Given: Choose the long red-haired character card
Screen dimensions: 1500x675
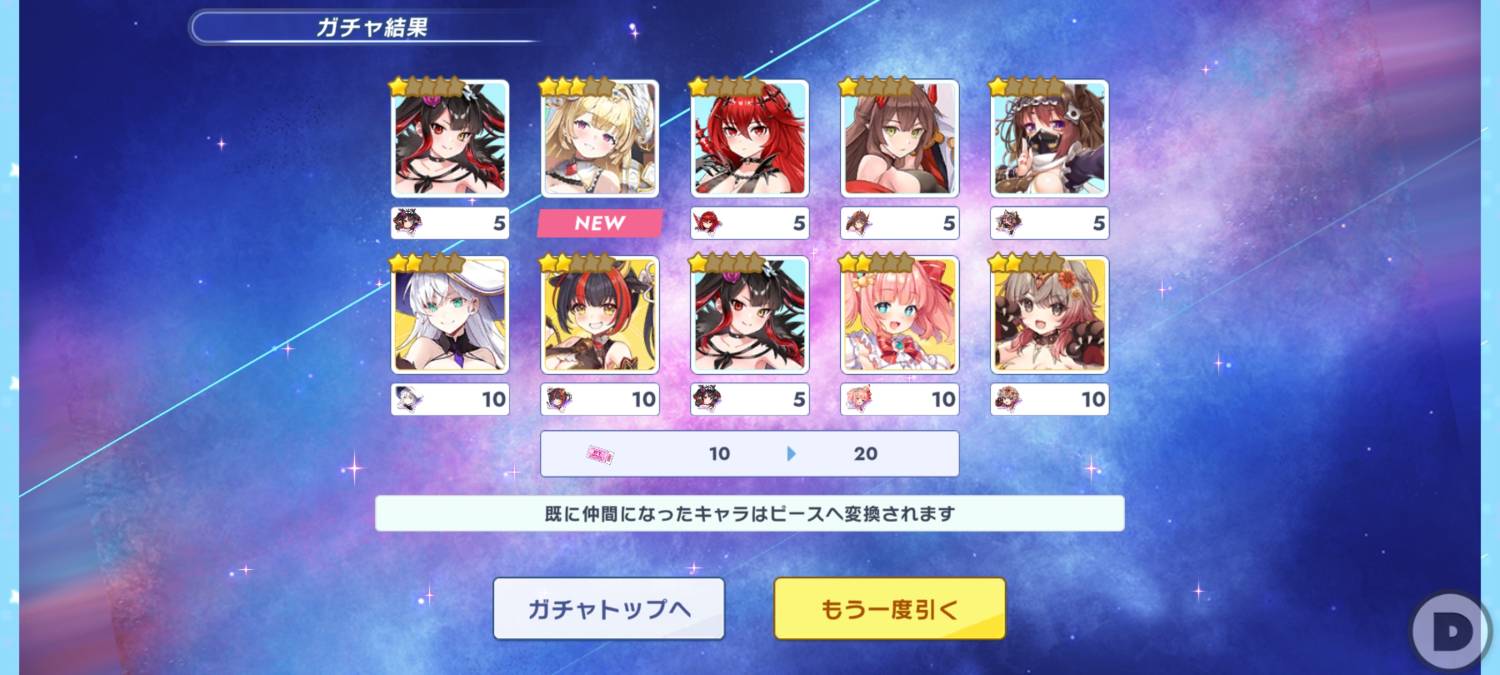Looking at the screenshot, I should 749,139.
